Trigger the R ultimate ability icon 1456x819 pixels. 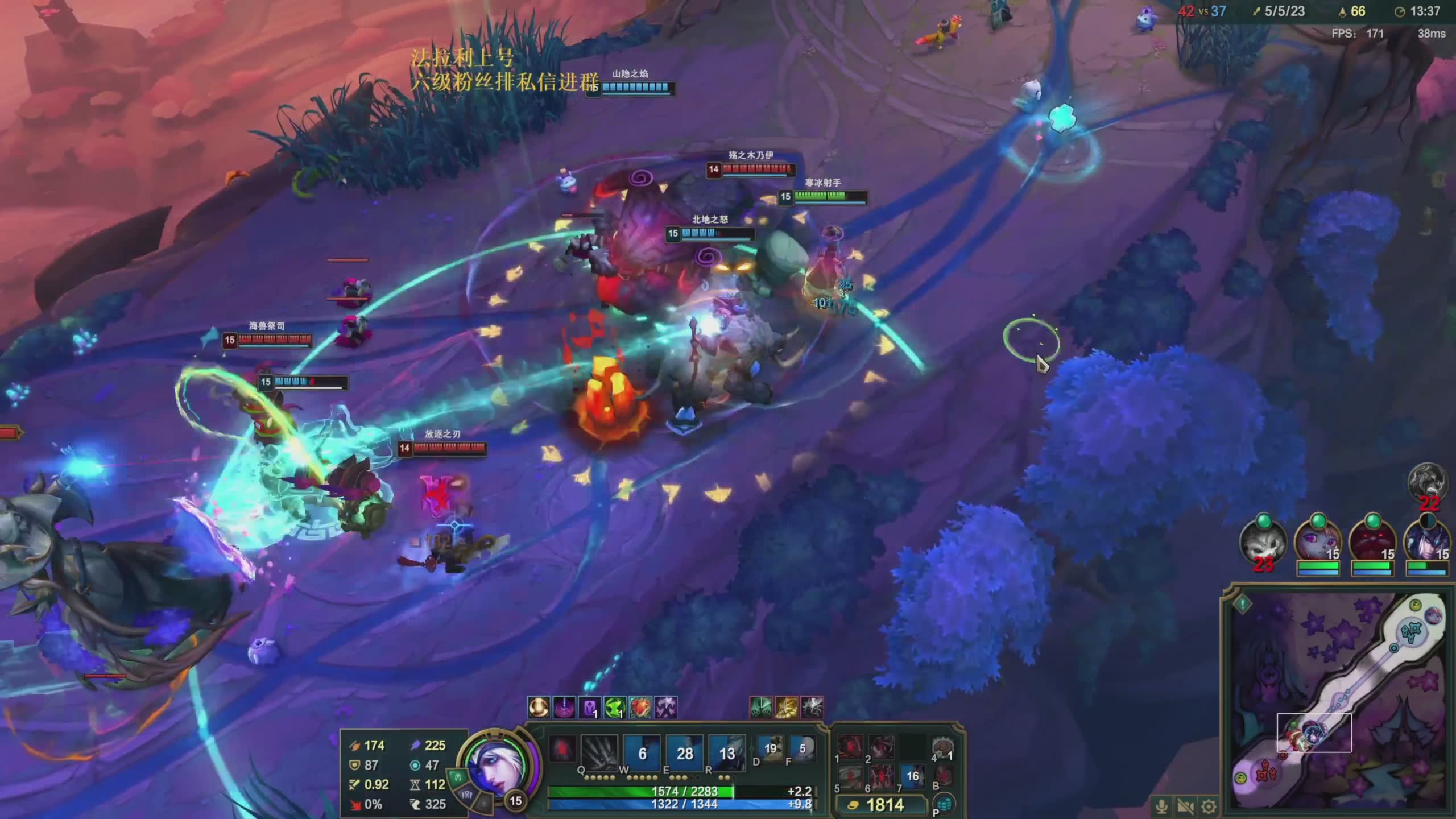point(727,752)
